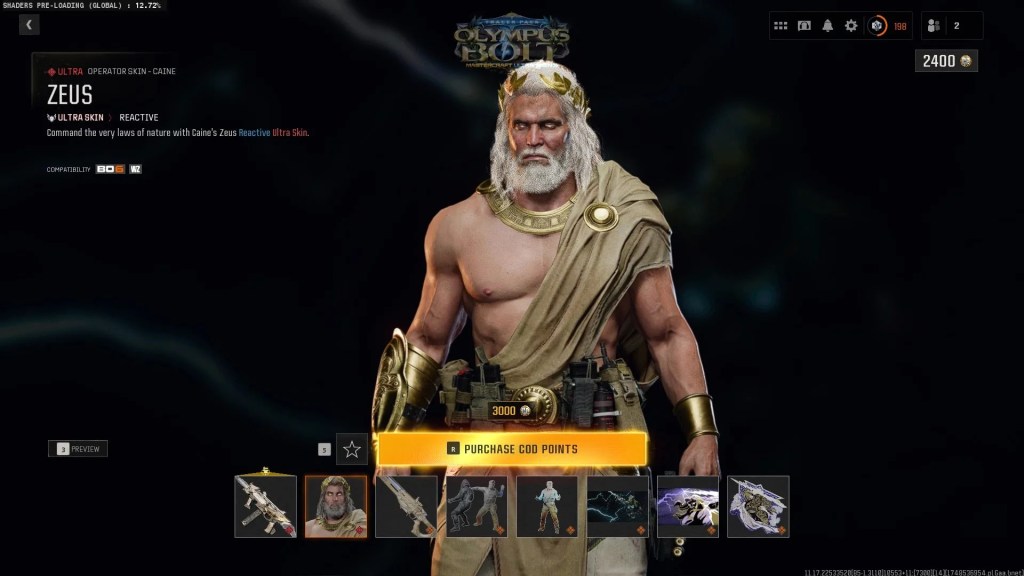
Task: Go back using the top-left arrow
Action: coord(29,25)
